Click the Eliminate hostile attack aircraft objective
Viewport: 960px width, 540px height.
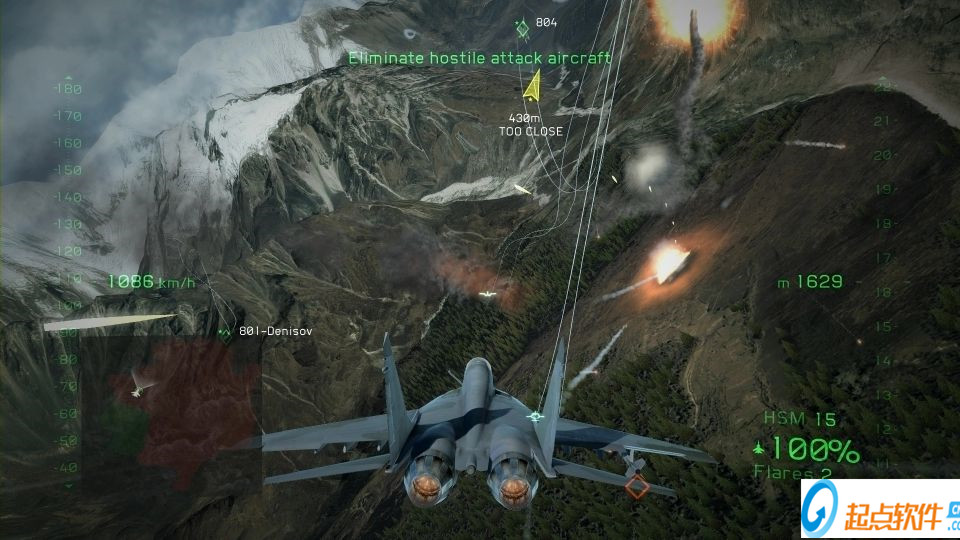pos(479,58)
